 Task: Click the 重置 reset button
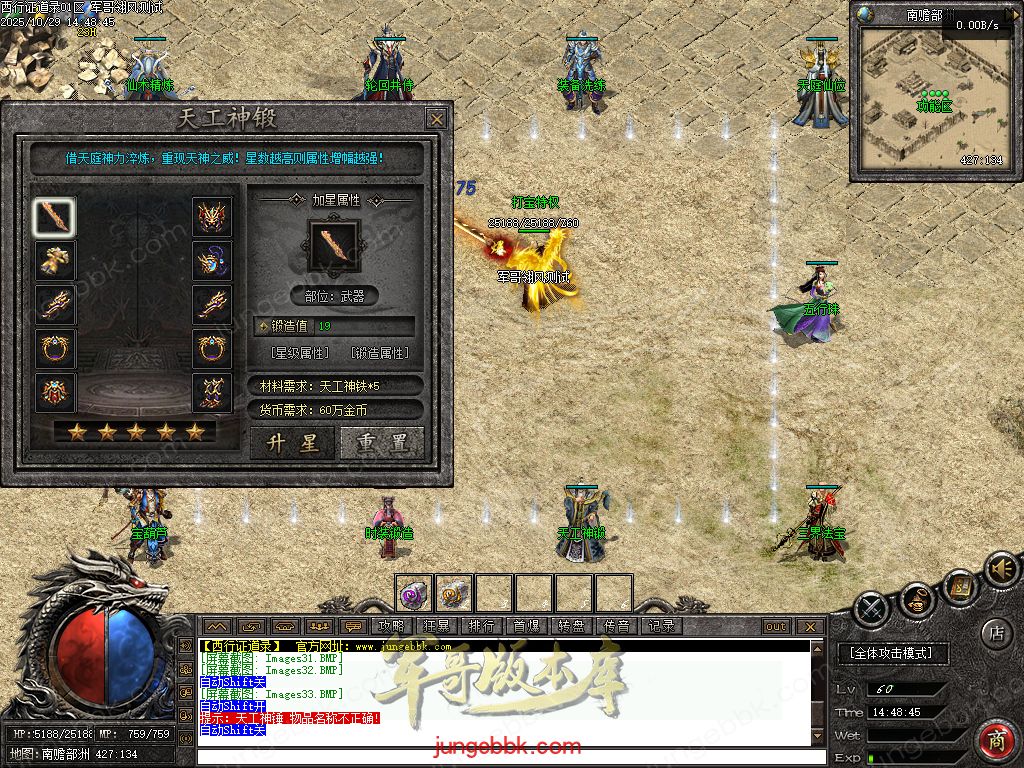[x=382, y=442]
